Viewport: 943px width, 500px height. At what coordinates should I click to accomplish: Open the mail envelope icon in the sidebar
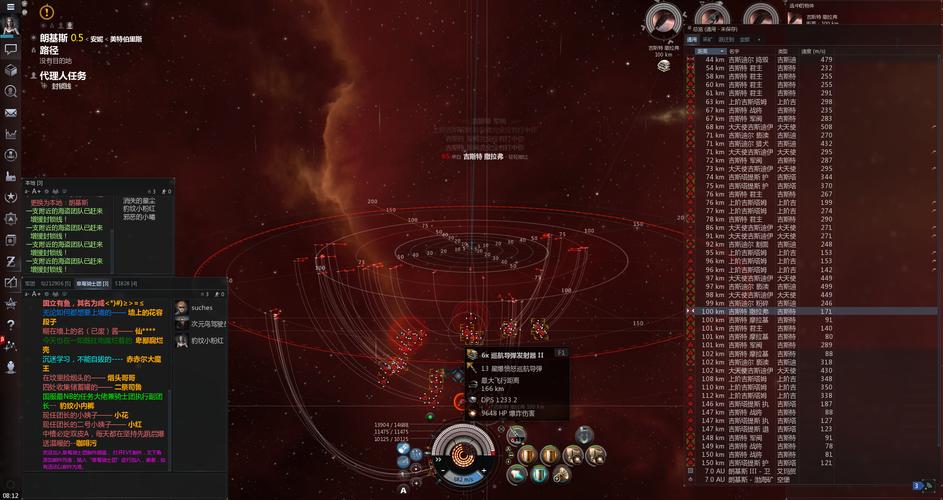(x=11, y=113)
